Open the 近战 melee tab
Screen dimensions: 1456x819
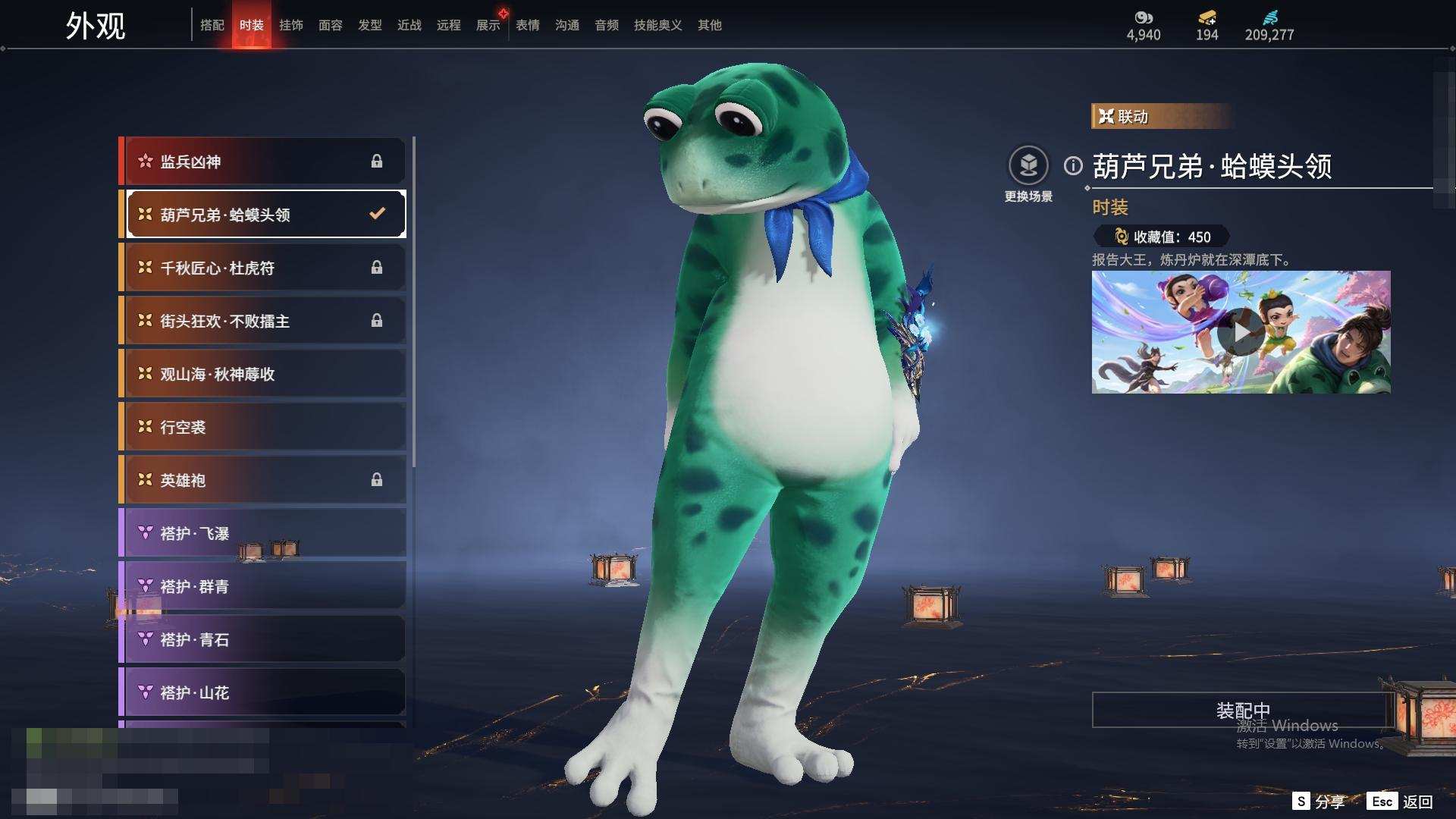[x=409, y=25]
